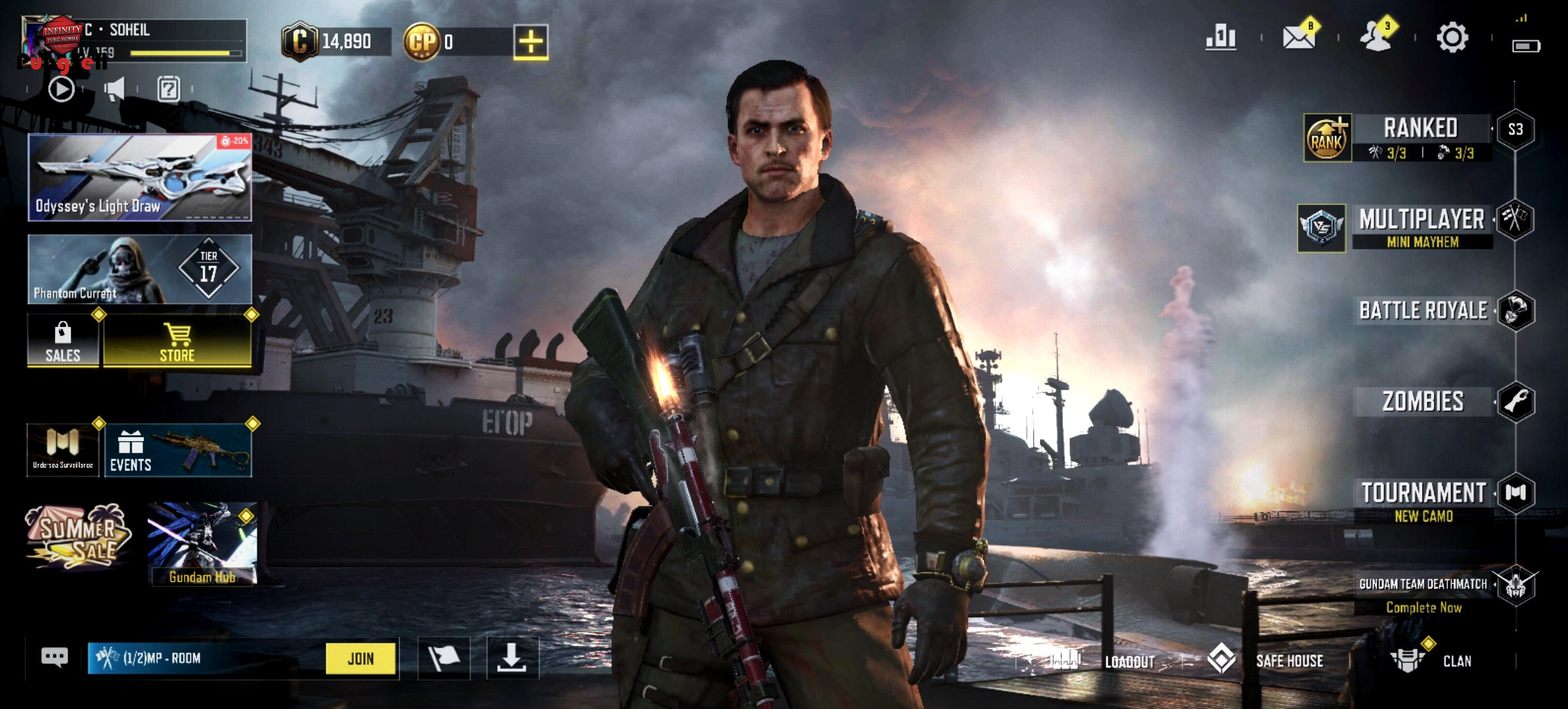
Task: Open the Store
Action: [x=177, y=341]
